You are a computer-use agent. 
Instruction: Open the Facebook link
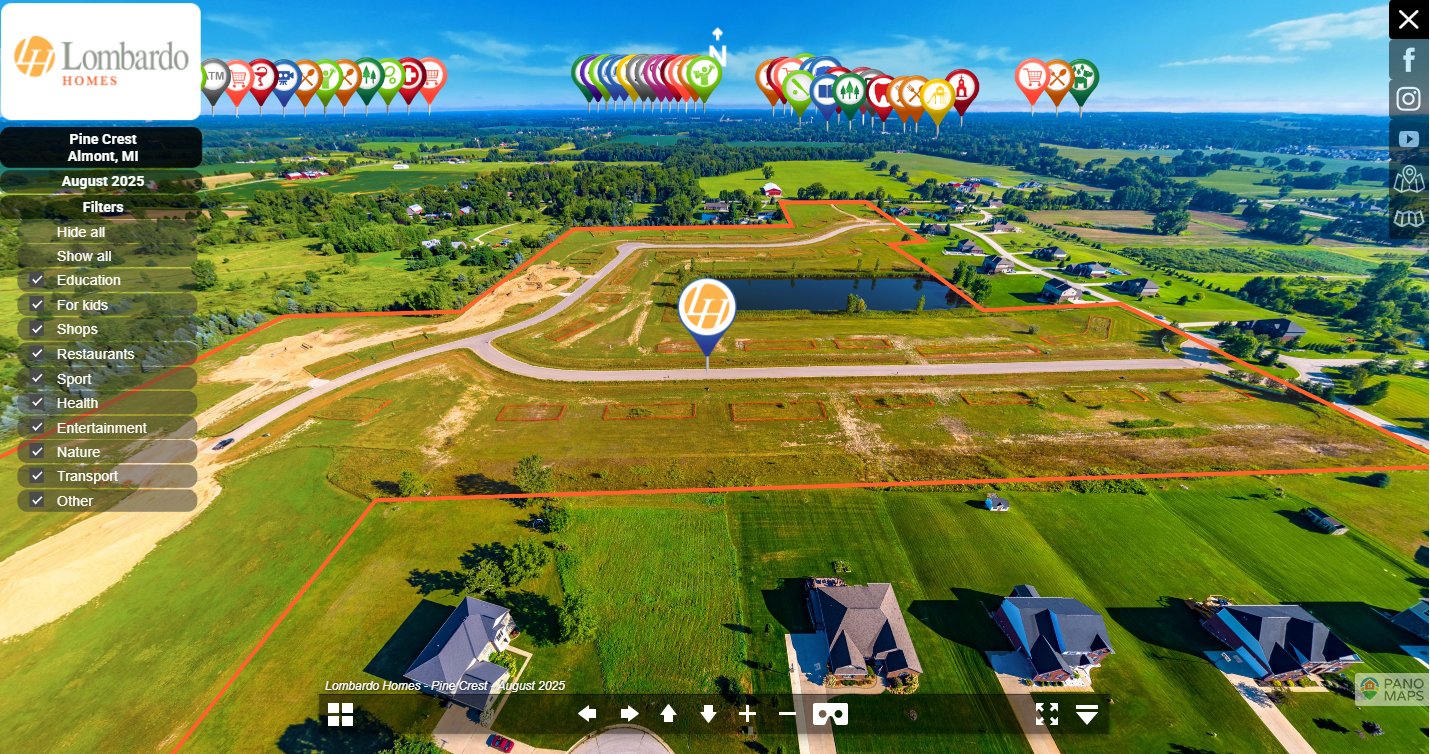(x=1409, y=60)
